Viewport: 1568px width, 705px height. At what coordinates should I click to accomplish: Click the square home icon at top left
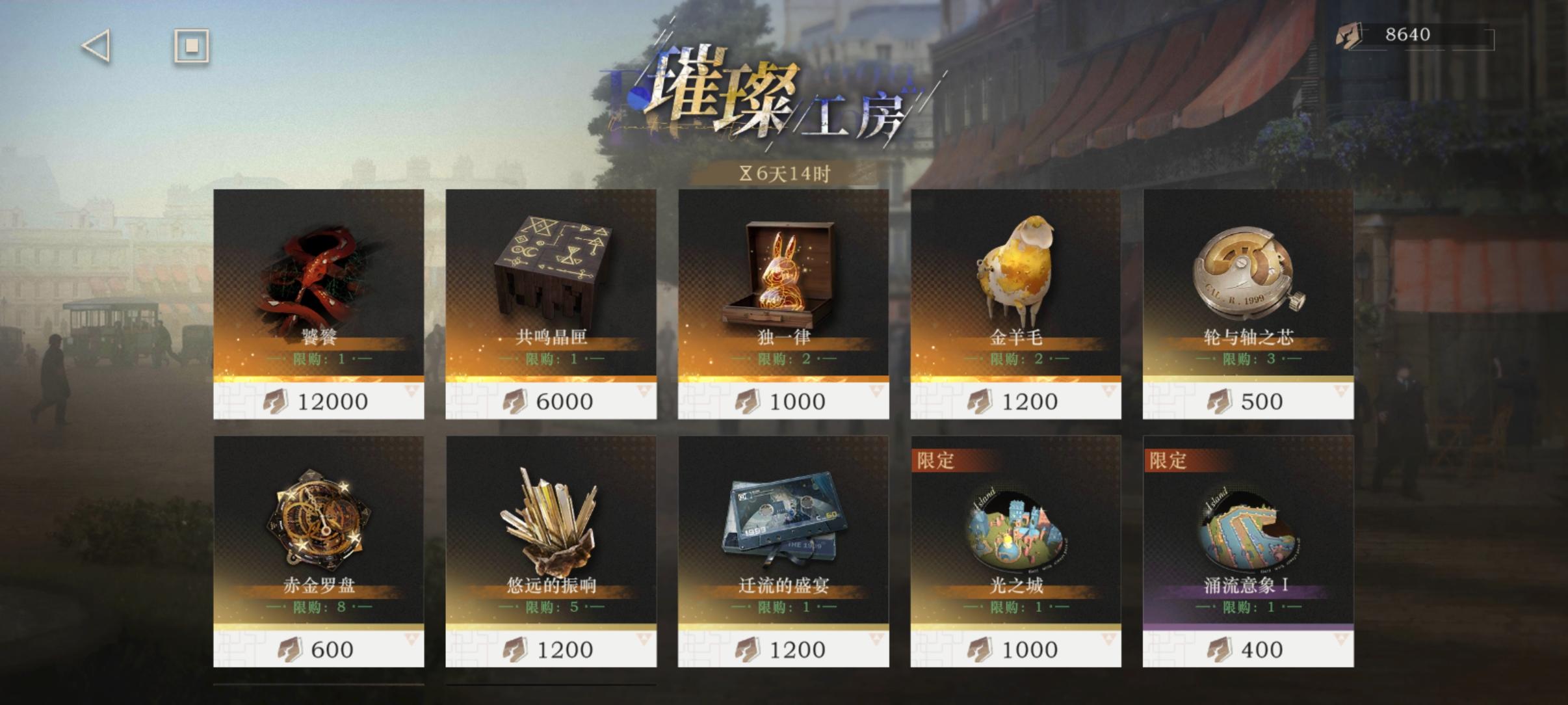click(x=190, y=46)
